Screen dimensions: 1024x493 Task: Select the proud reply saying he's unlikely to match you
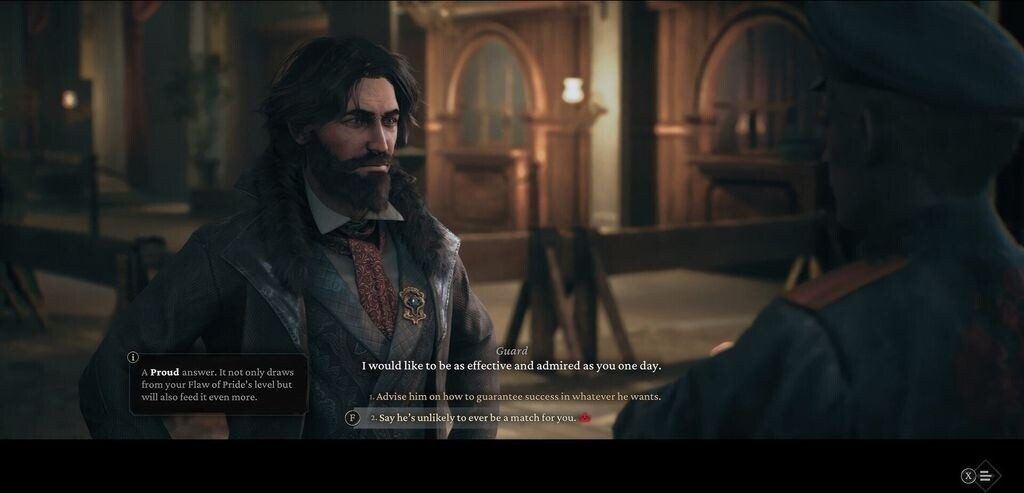tap(477, 418)
